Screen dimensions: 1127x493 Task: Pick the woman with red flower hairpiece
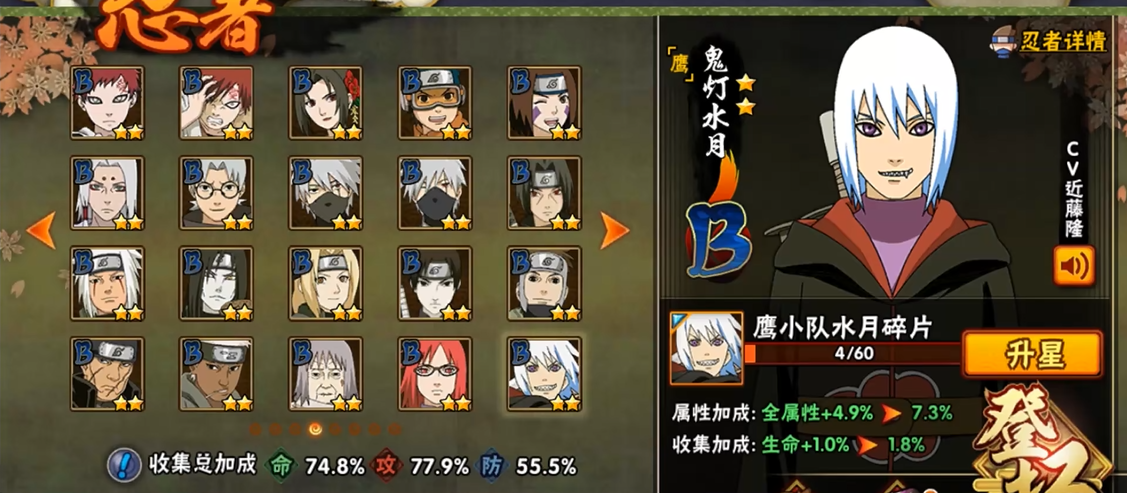[327, 103]
